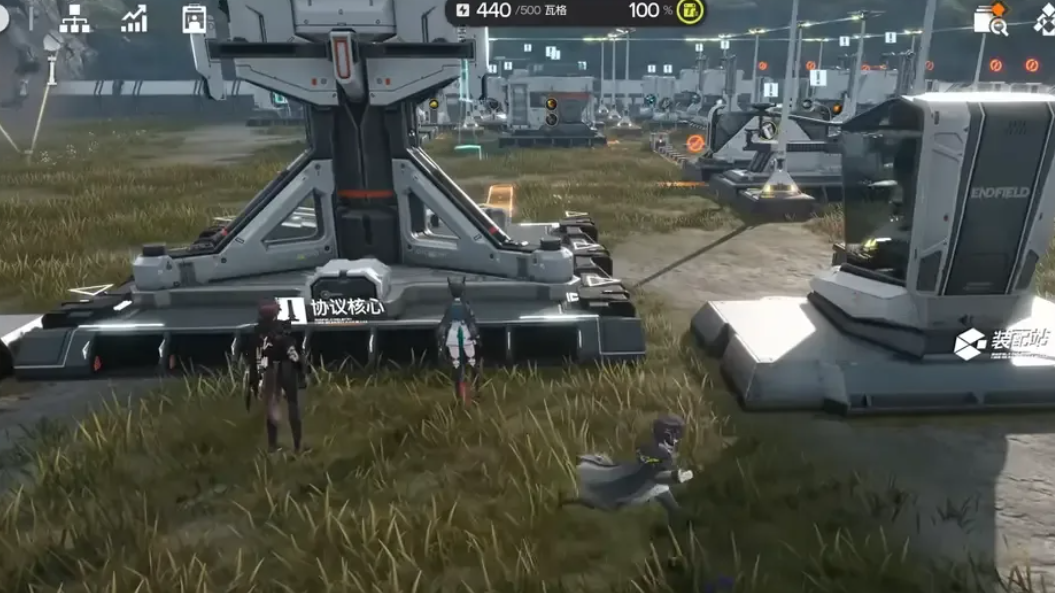The image size is (1055, 593).
Task: Open the clipboard portrait icon panel
Action: click(194, 18)
